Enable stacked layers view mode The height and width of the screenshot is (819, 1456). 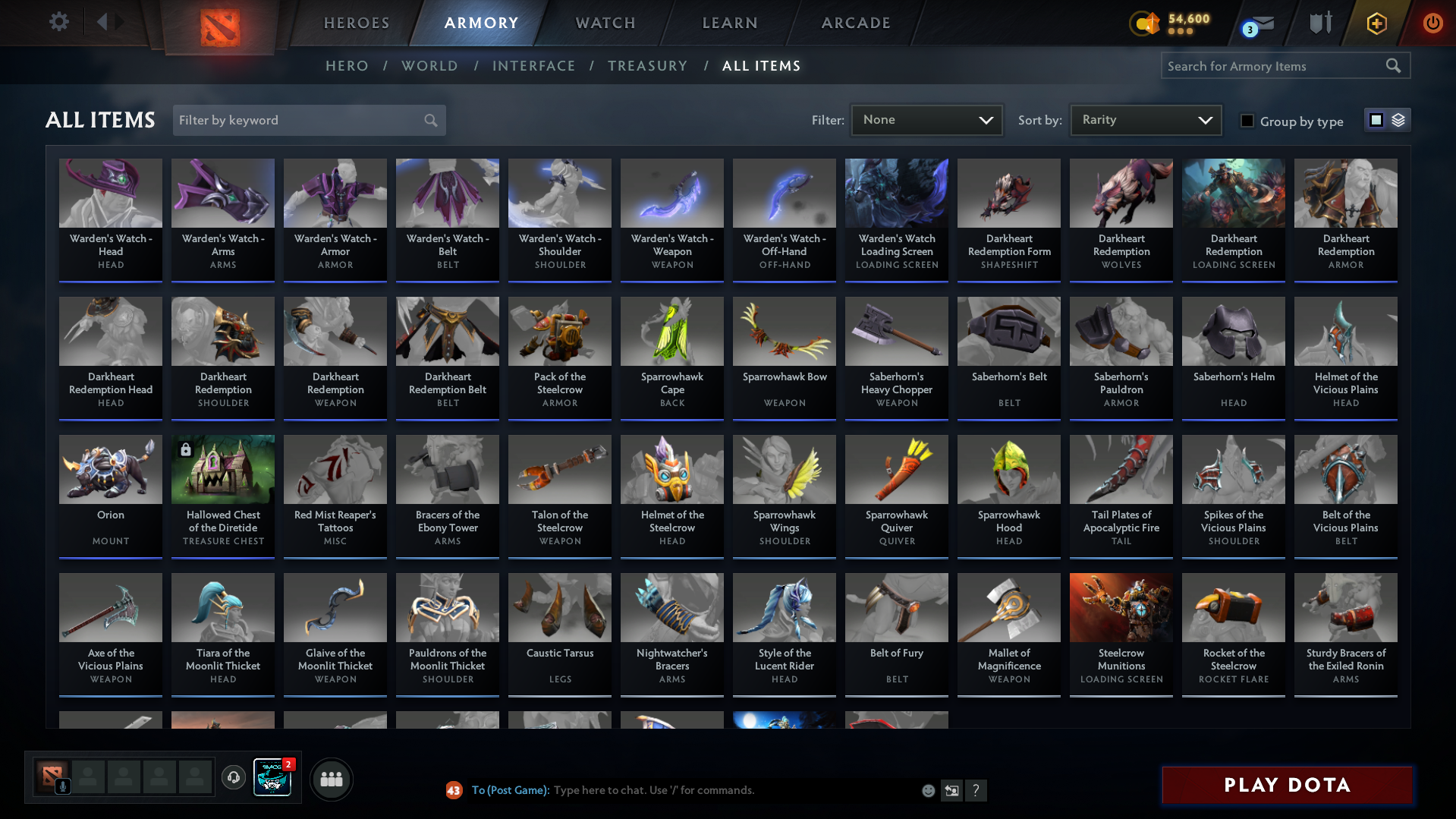click(x=1397, y=120)
